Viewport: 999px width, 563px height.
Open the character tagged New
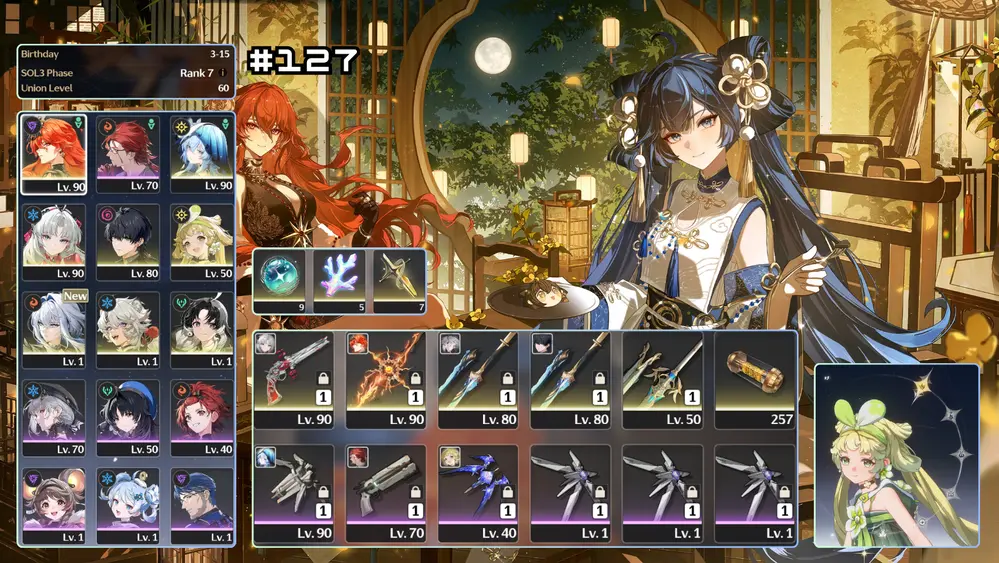[x=54, y=329]
